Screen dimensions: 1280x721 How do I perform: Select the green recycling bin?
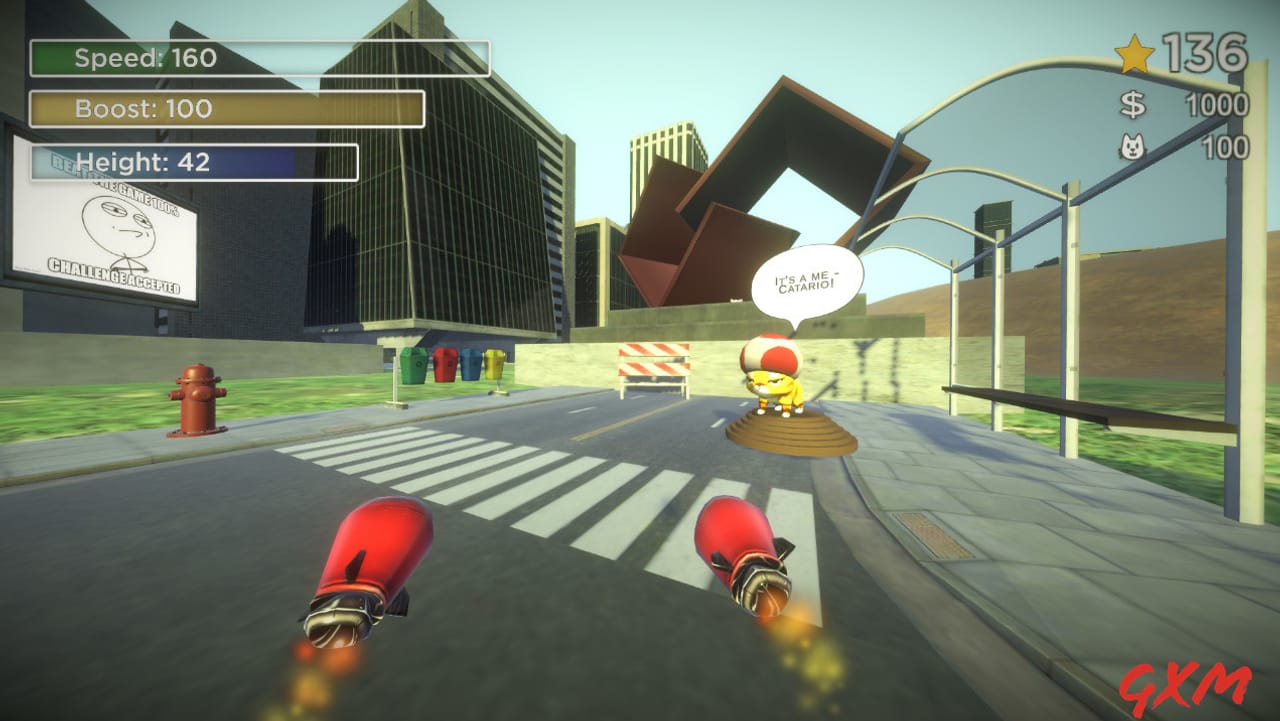pyautogui.click(x=413, y=365)
